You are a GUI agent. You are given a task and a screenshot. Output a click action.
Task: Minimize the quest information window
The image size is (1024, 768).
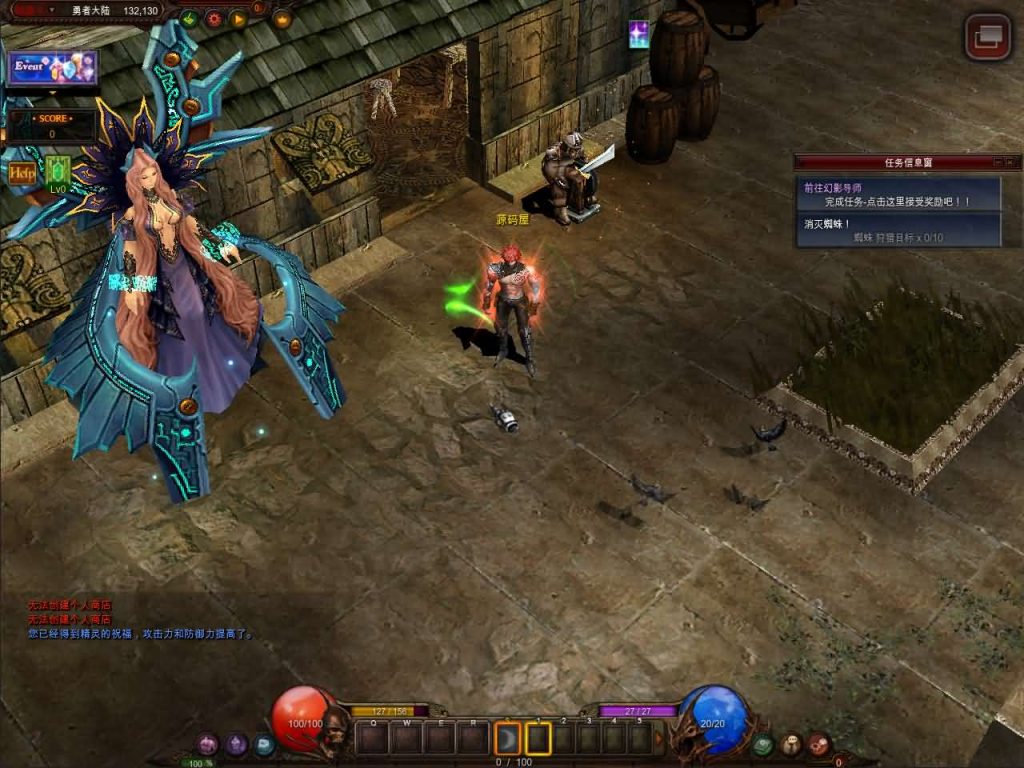point(998,162)
